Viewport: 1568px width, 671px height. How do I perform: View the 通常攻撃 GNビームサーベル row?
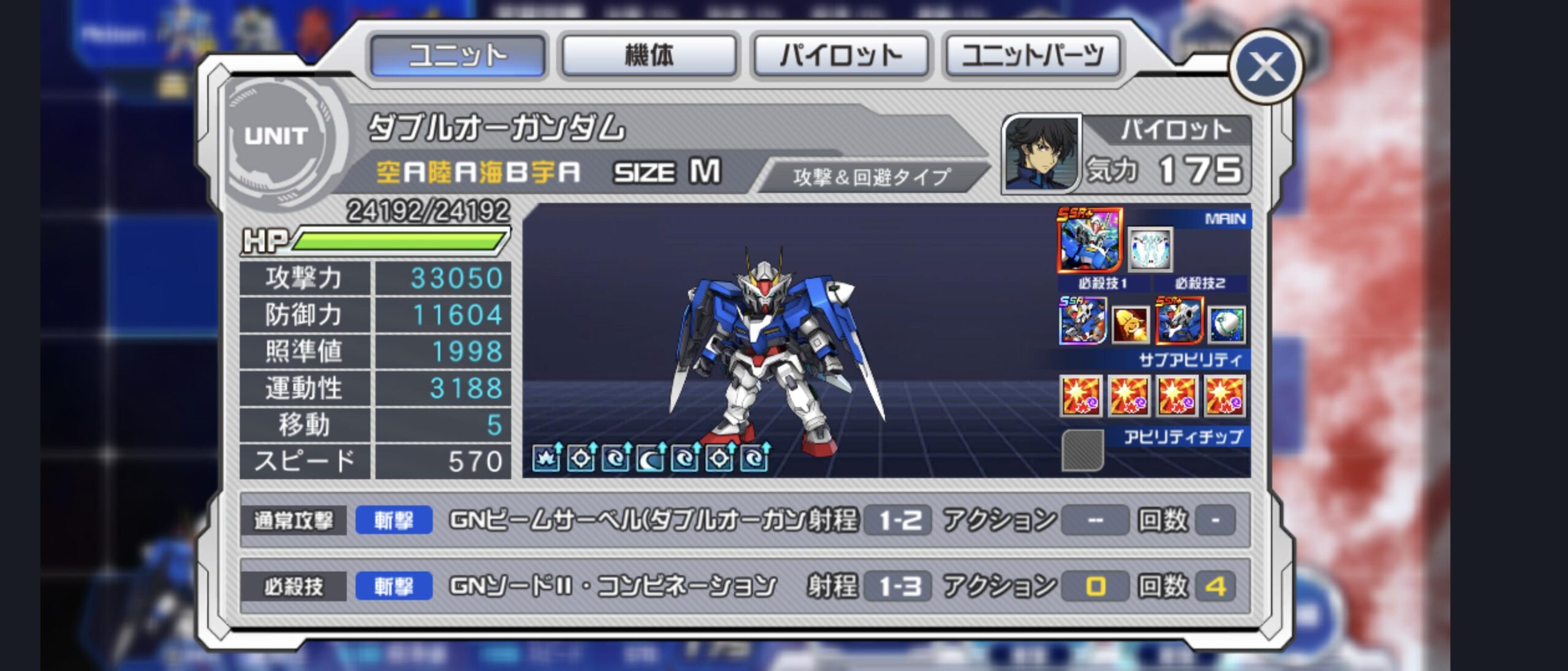(x=744, y=520)
